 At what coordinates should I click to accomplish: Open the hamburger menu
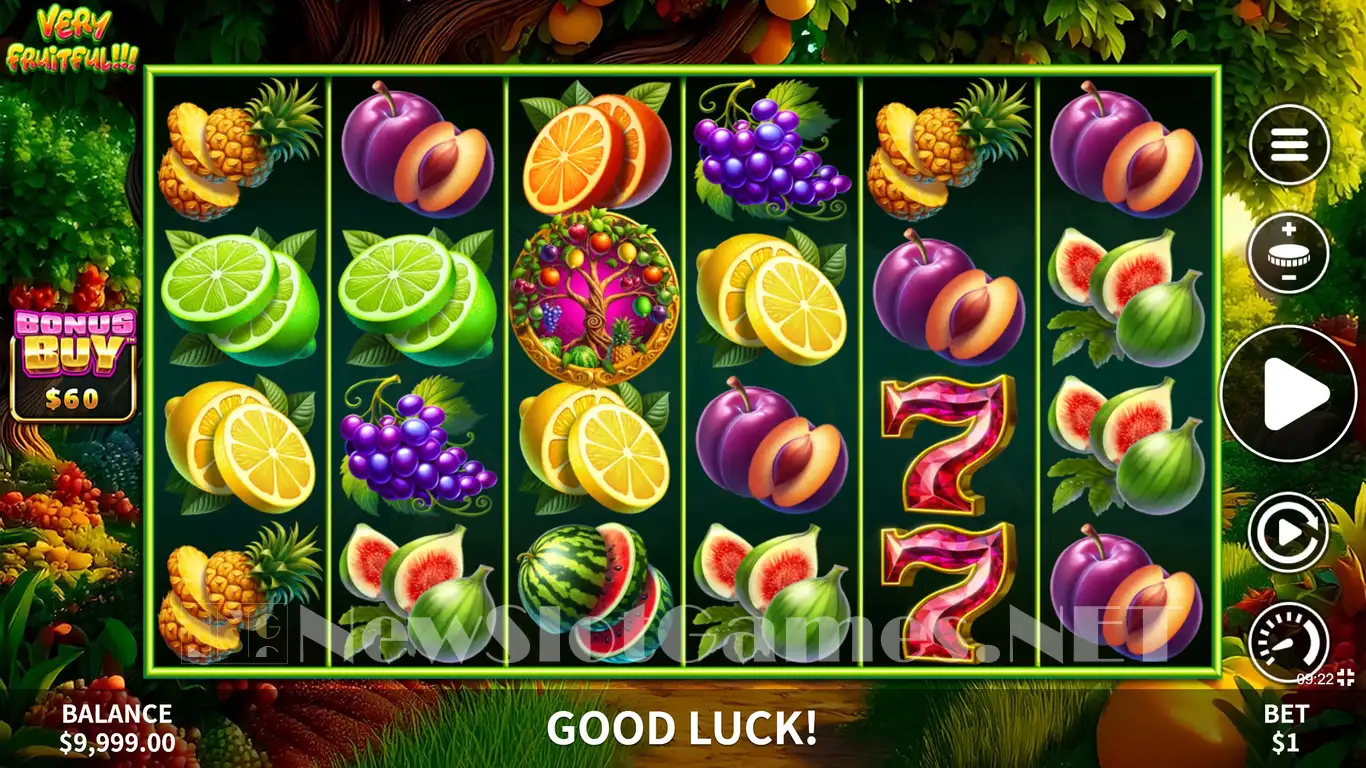click(1288, 146)
